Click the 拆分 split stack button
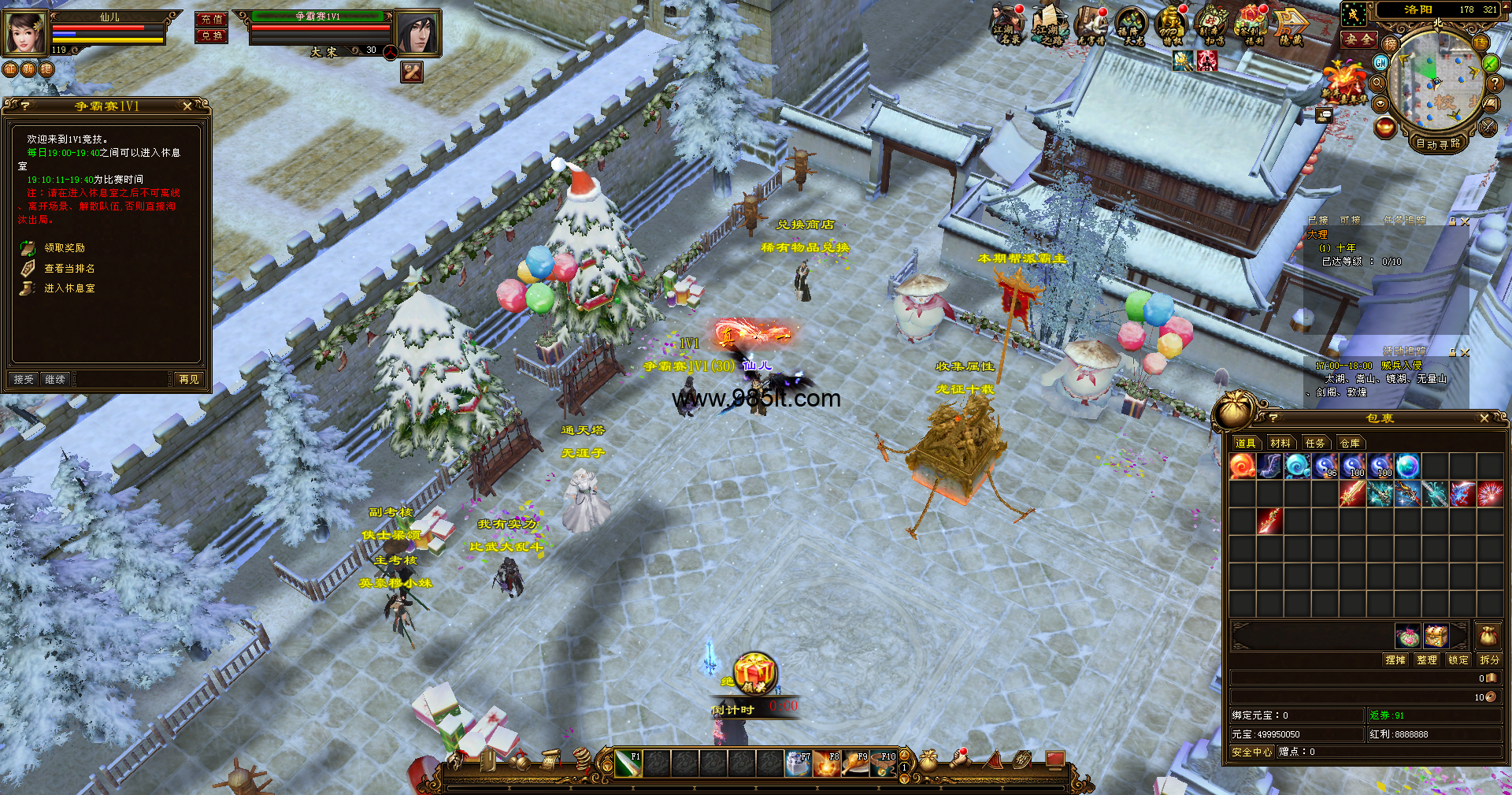The image size is (1512, 795). click(1489, 659)
